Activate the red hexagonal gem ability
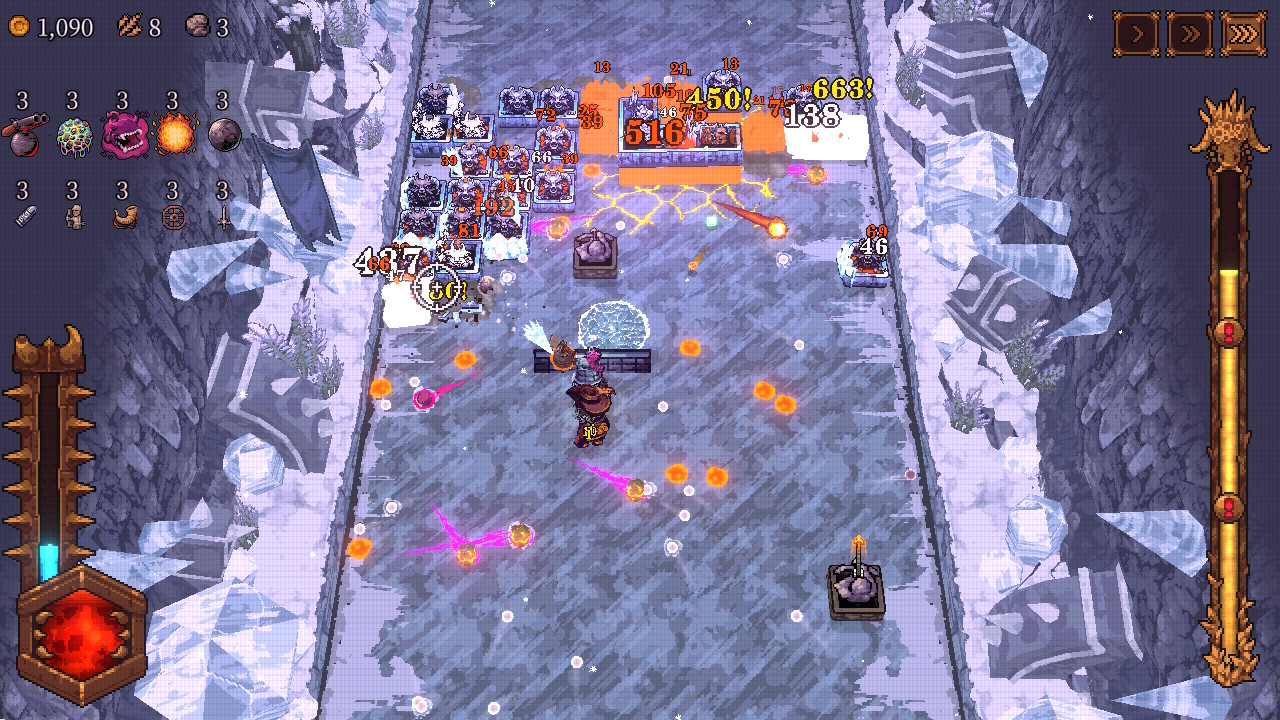Image resolution: width=1280 pixels, height=720 pixels. [80, 634]
